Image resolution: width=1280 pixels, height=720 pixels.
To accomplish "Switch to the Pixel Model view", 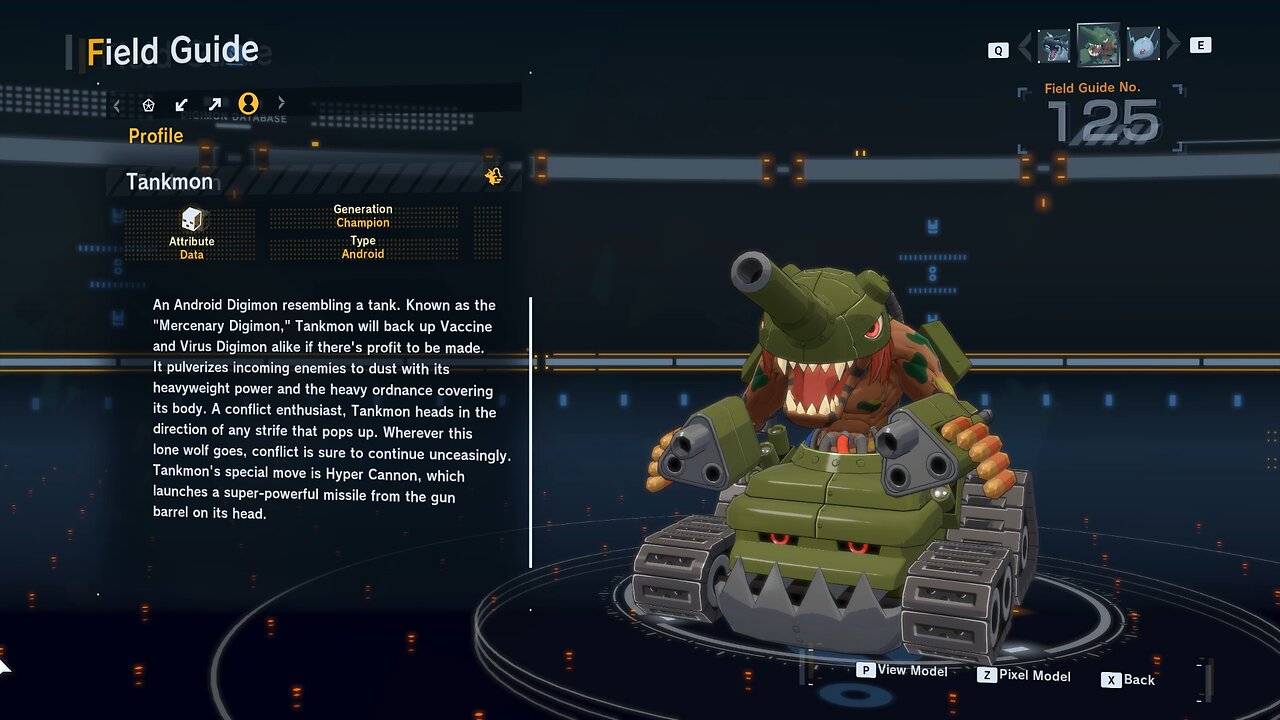I will 1024,676.
